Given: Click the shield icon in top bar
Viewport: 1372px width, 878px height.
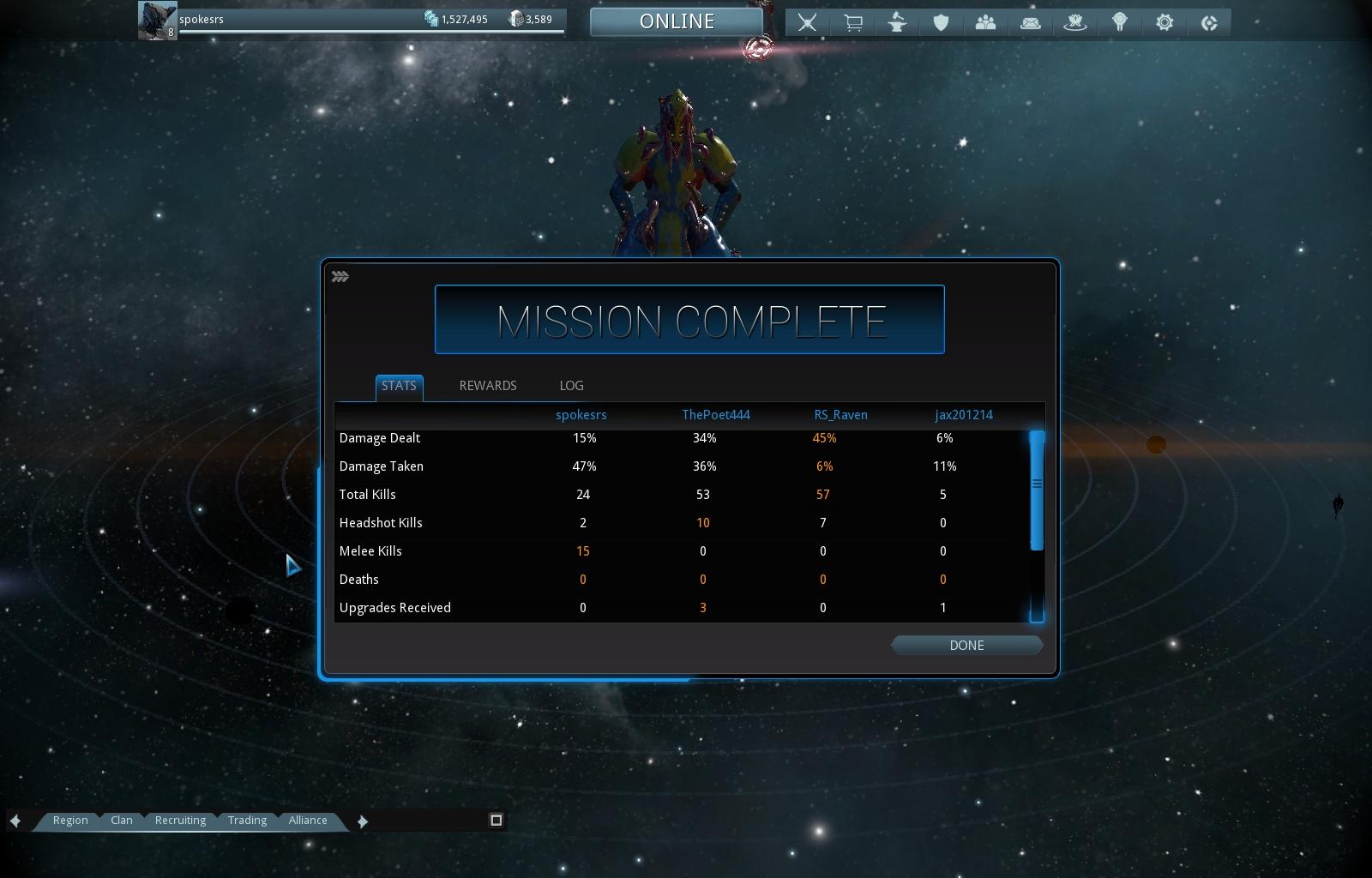Looking at the screenshot, I should click(x=942, y=22).
